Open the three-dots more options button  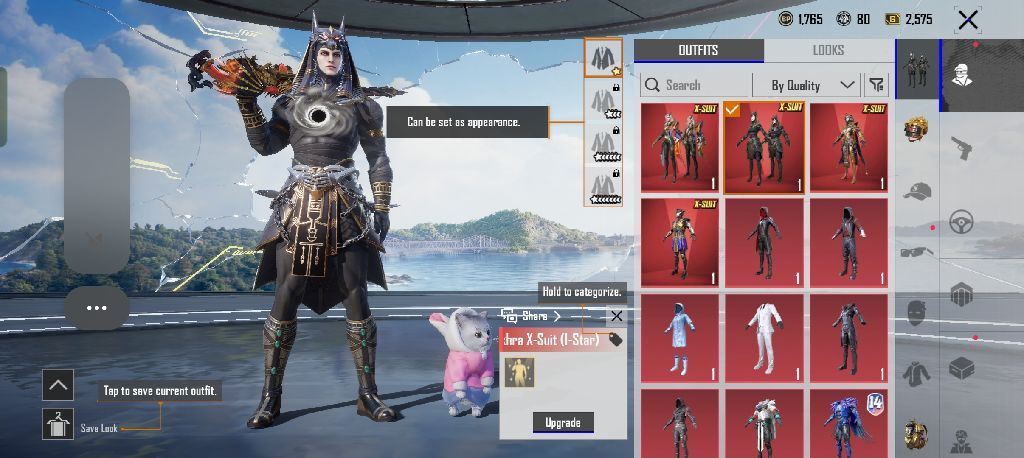click(x=96, y=308)
